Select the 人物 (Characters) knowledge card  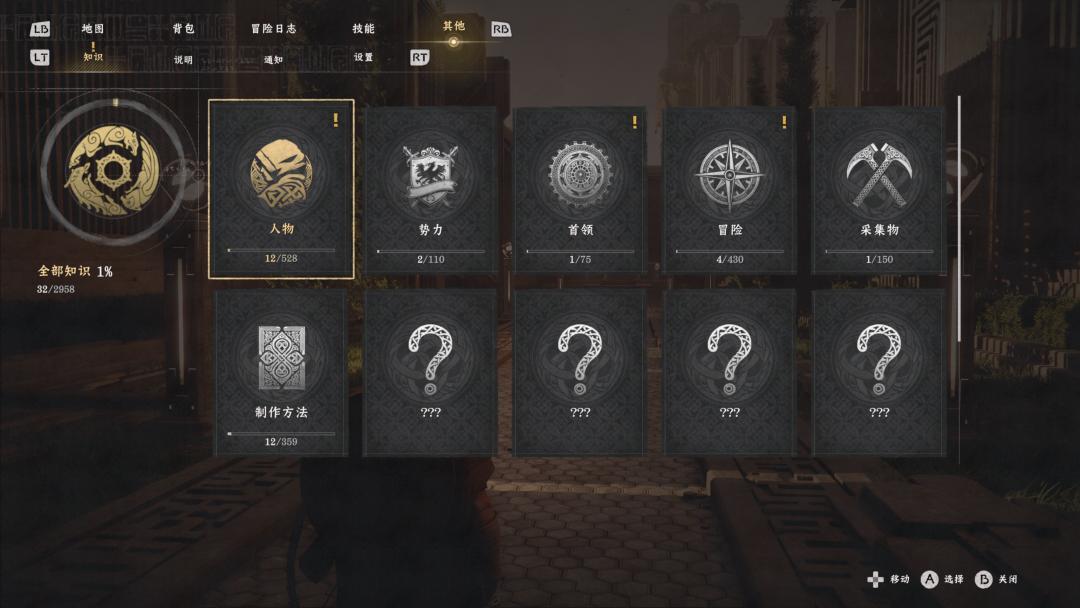[281, 189]
